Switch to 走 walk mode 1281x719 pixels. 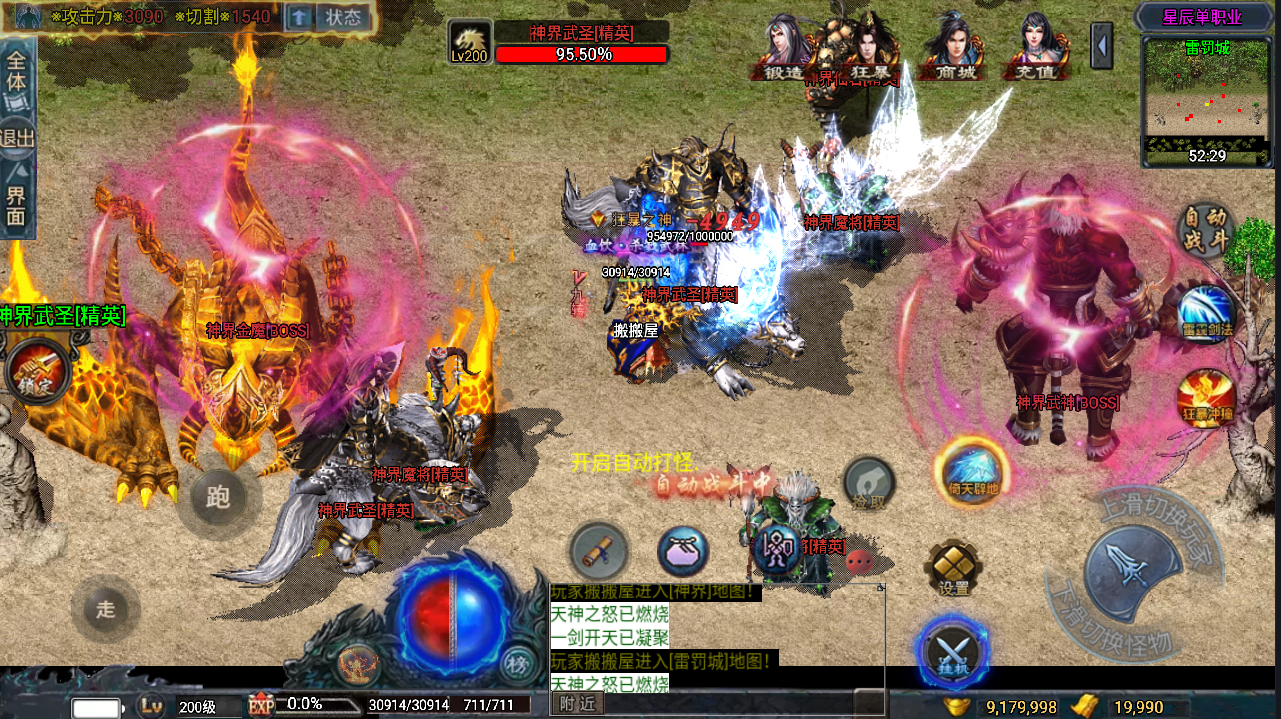pyautogui.click(x=105, y=608)
